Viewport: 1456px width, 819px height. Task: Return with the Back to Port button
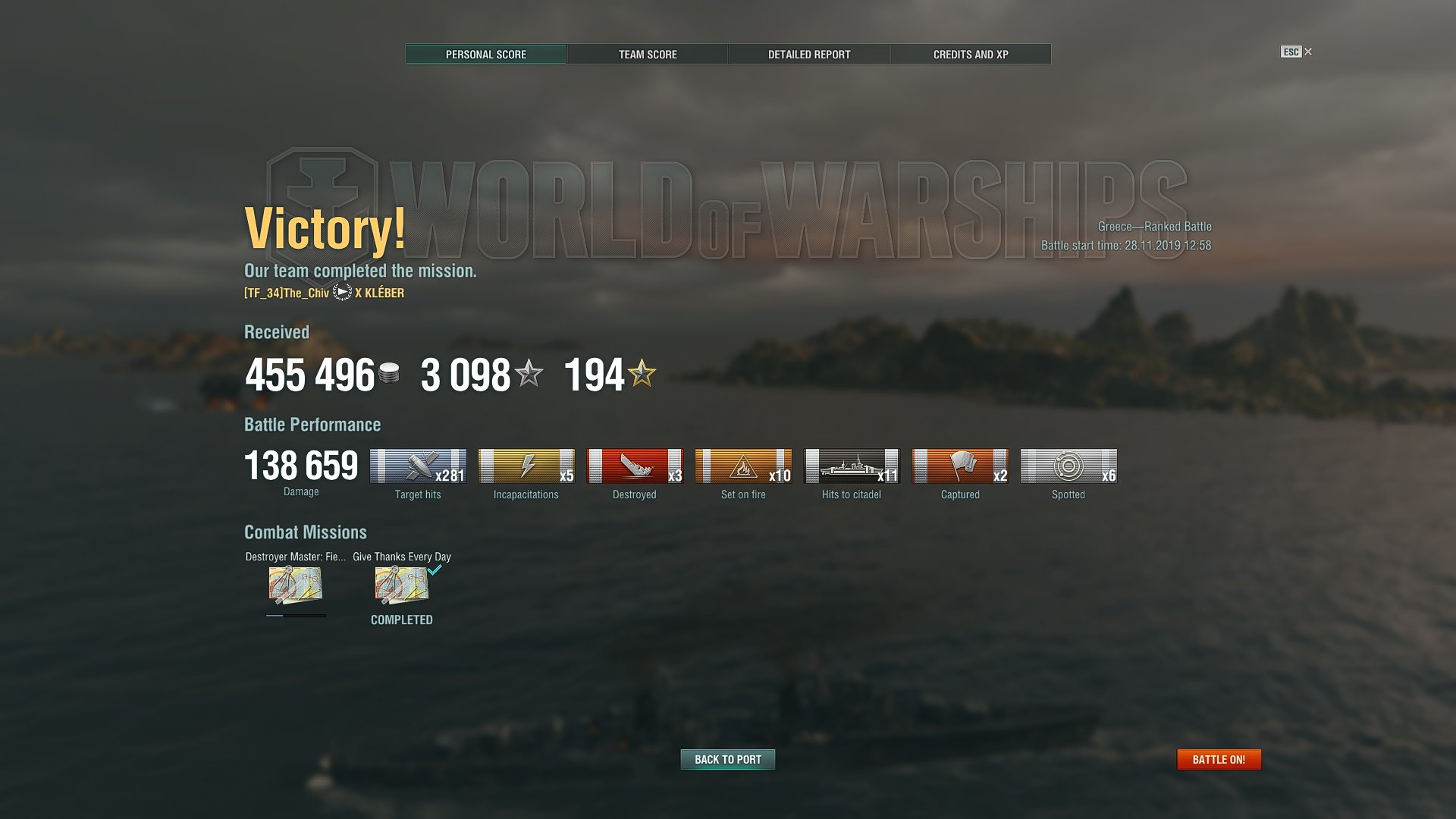pos(728,759)
